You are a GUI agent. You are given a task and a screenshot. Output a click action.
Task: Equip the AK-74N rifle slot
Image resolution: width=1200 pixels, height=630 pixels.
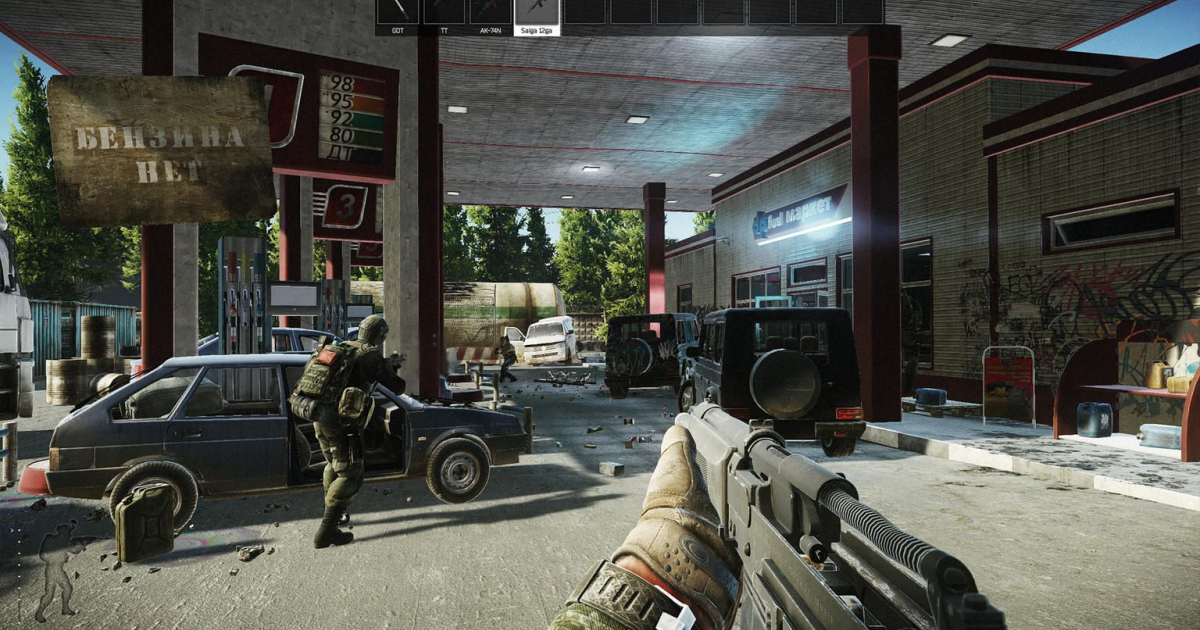(x=490, y=14)
